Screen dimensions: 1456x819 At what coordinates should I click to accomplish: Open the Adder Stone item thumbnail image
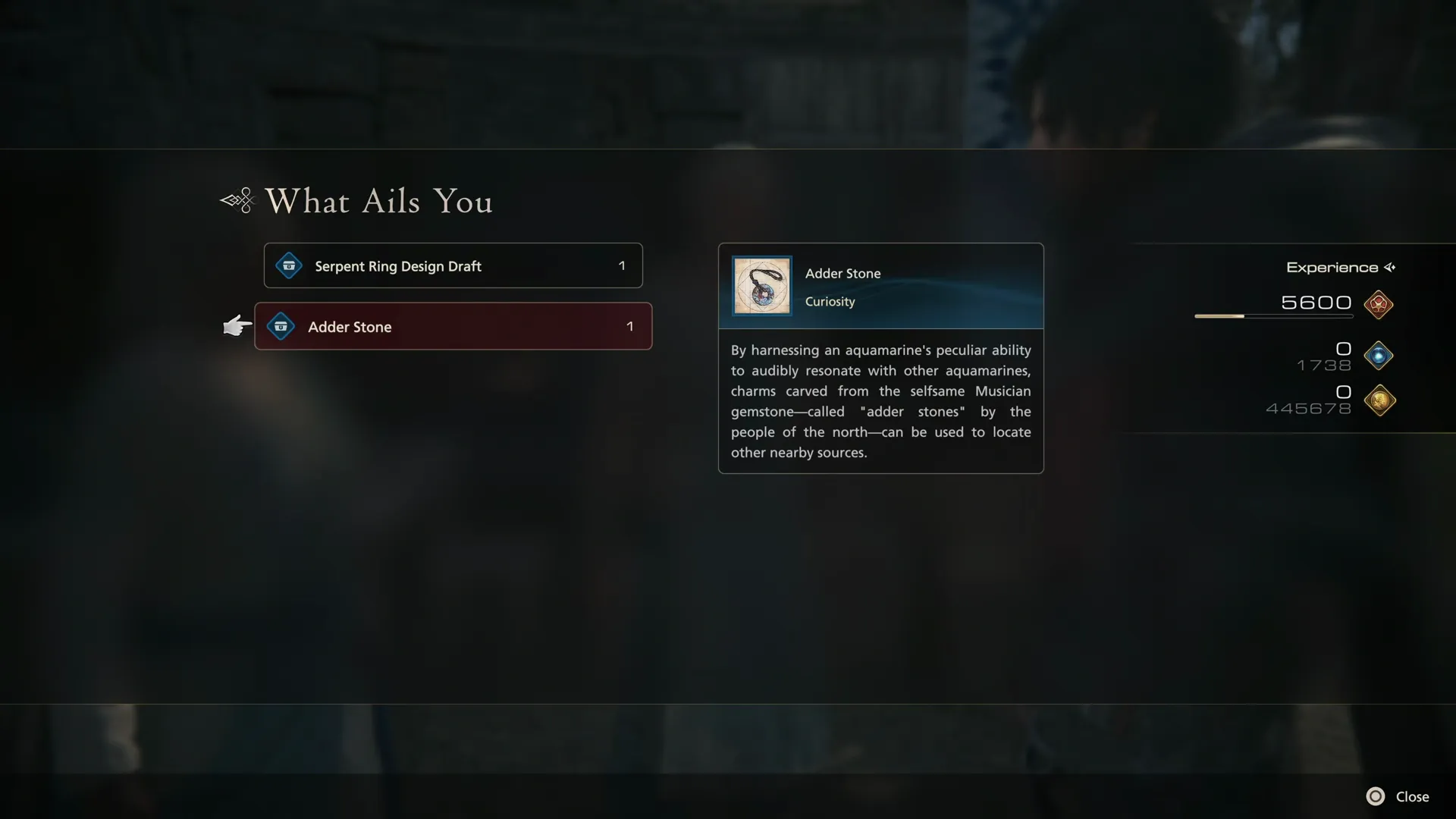coord(761,286)
